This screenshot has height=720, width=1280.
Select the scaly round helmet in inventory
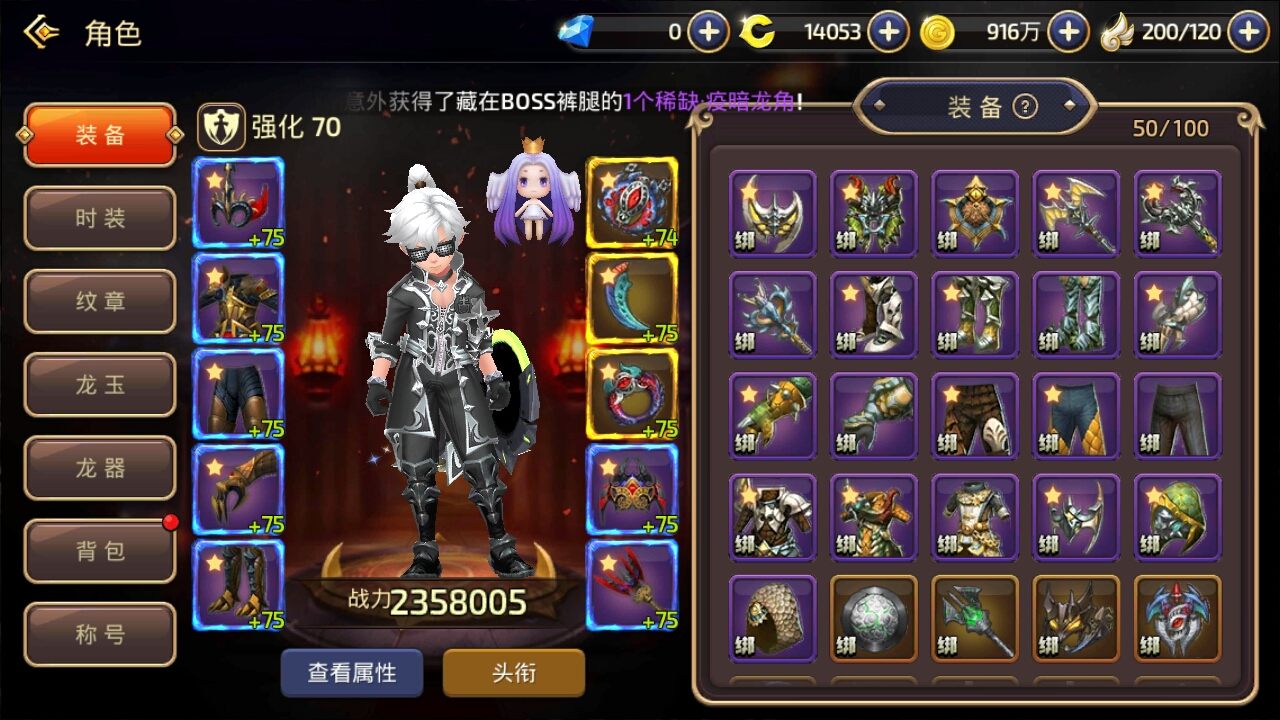click(773, 618)
